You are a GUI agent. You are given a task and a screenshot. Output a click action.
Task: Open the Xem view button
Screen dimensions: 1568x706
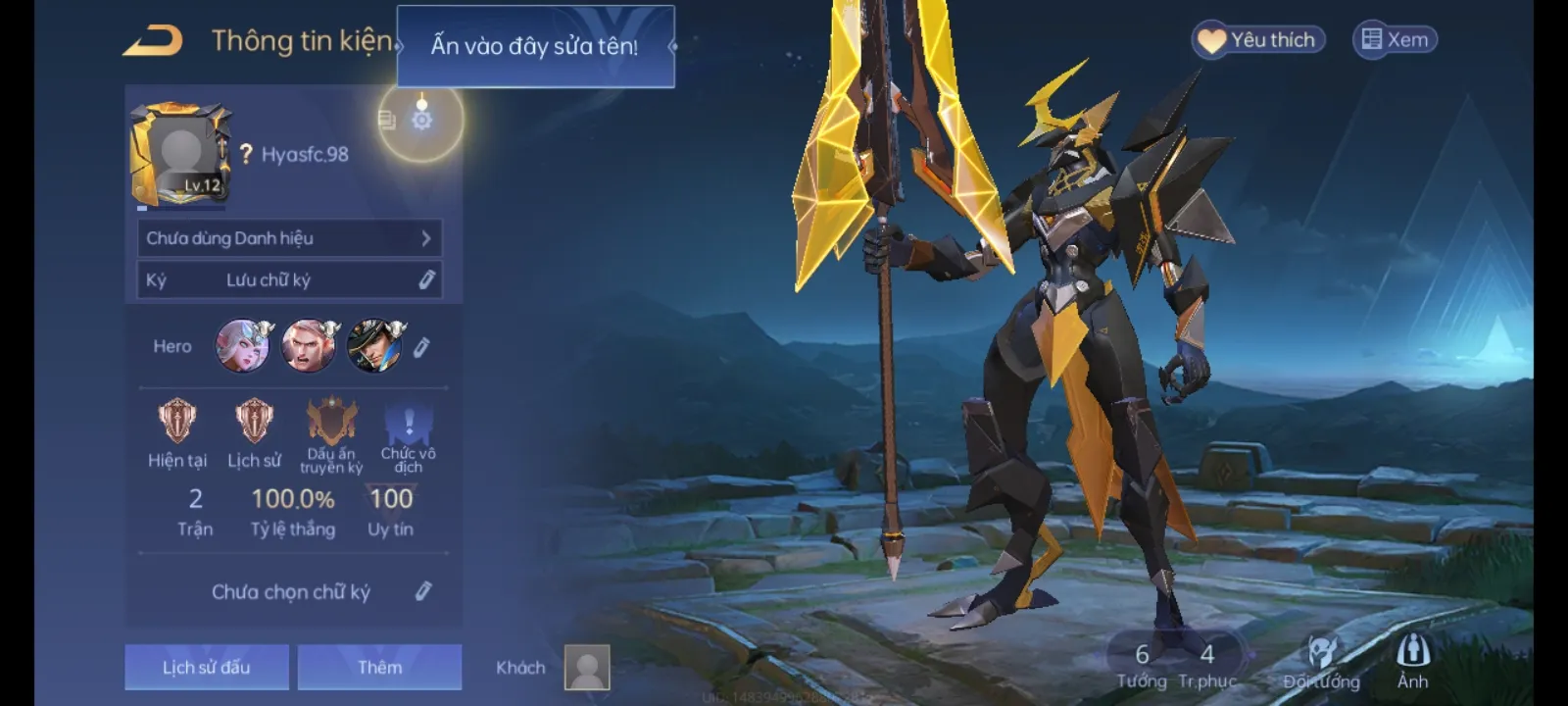point(1395,40)
